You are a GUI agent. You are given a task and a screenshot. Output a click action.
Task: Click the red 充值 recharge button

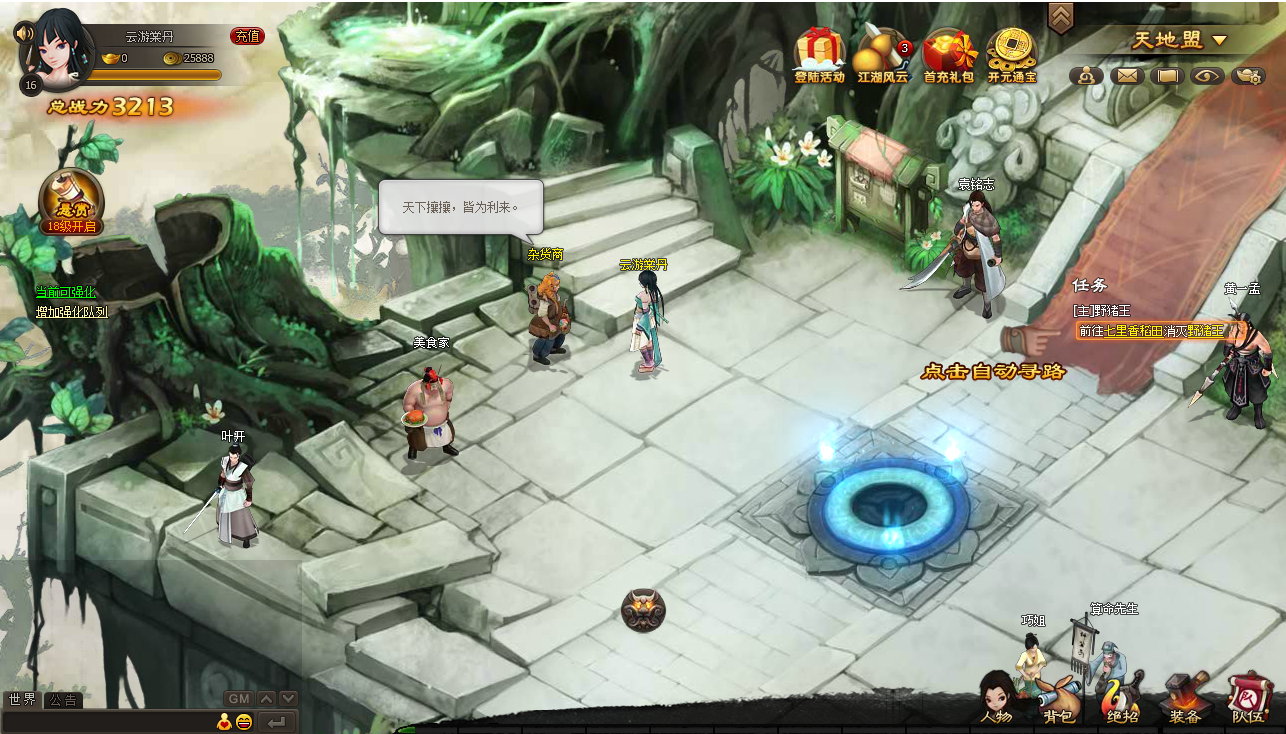(247, 36)
